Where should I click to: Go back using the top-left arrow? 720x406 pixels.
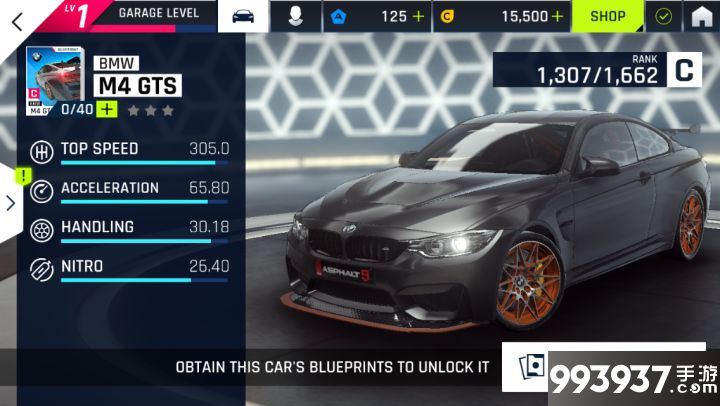point(16,15)
